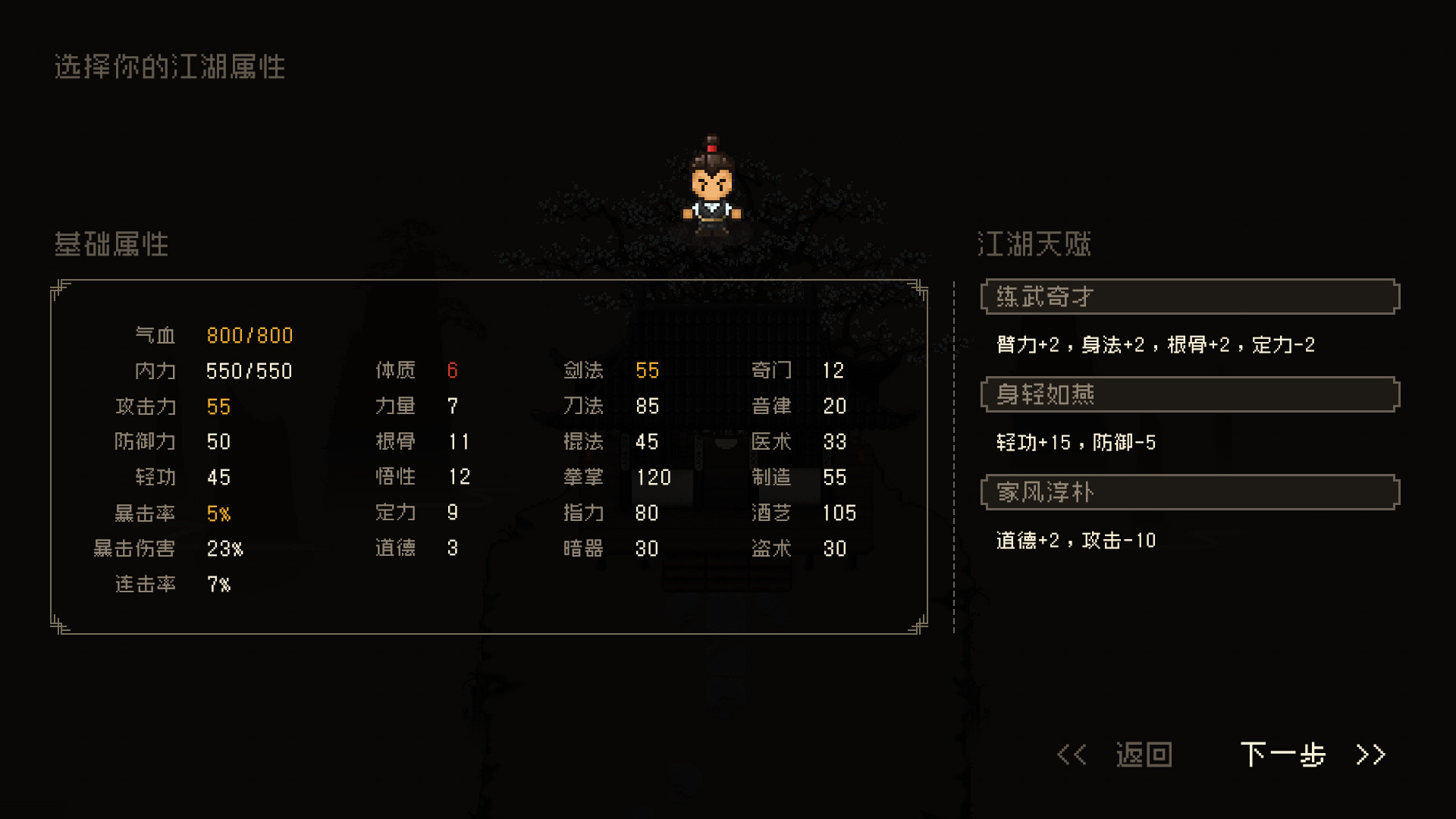1456x819 pixels.
Task: Click the 气血 800/800 stat value
Action: [249, 335]
